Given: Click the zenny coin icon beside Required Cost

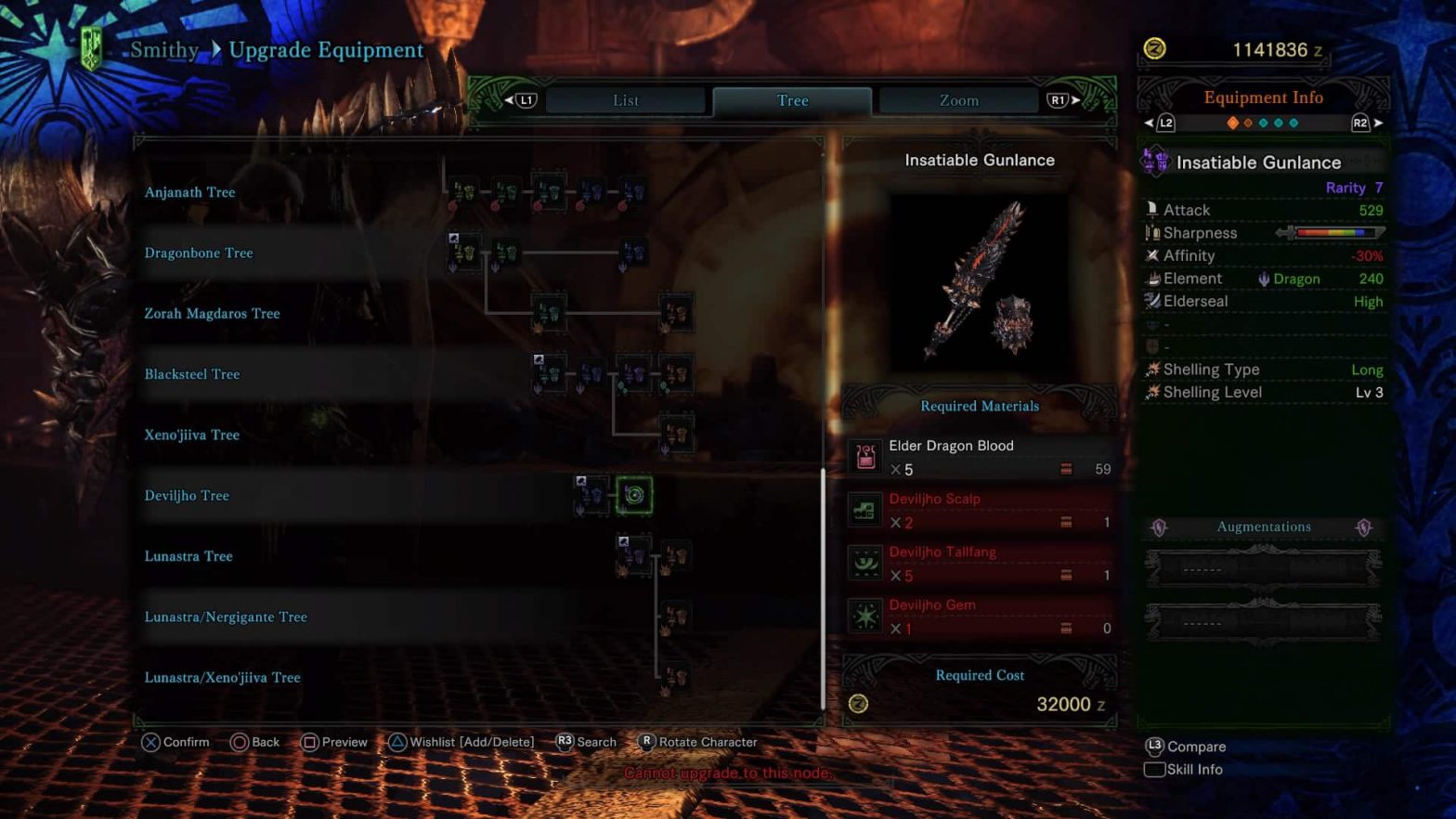Looking at the screenshot, I should [858, 704].
